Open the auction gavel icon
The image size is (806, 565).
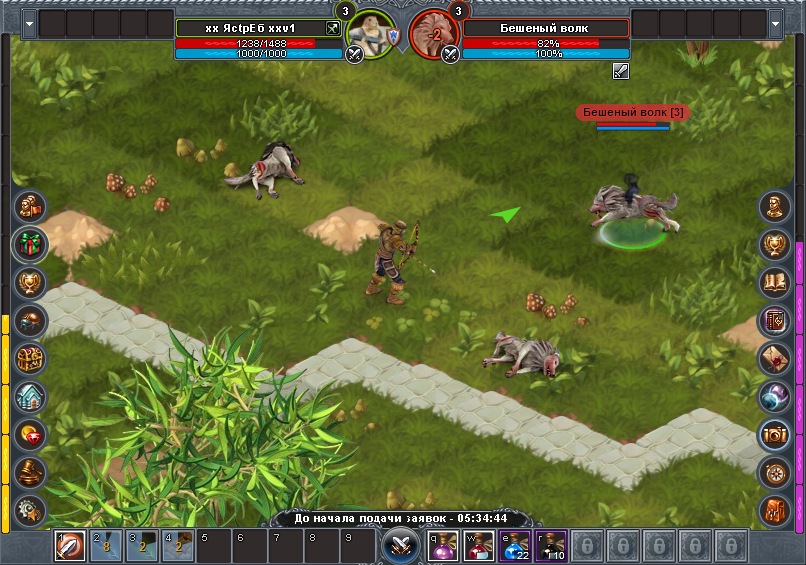[x=30, y=471]
